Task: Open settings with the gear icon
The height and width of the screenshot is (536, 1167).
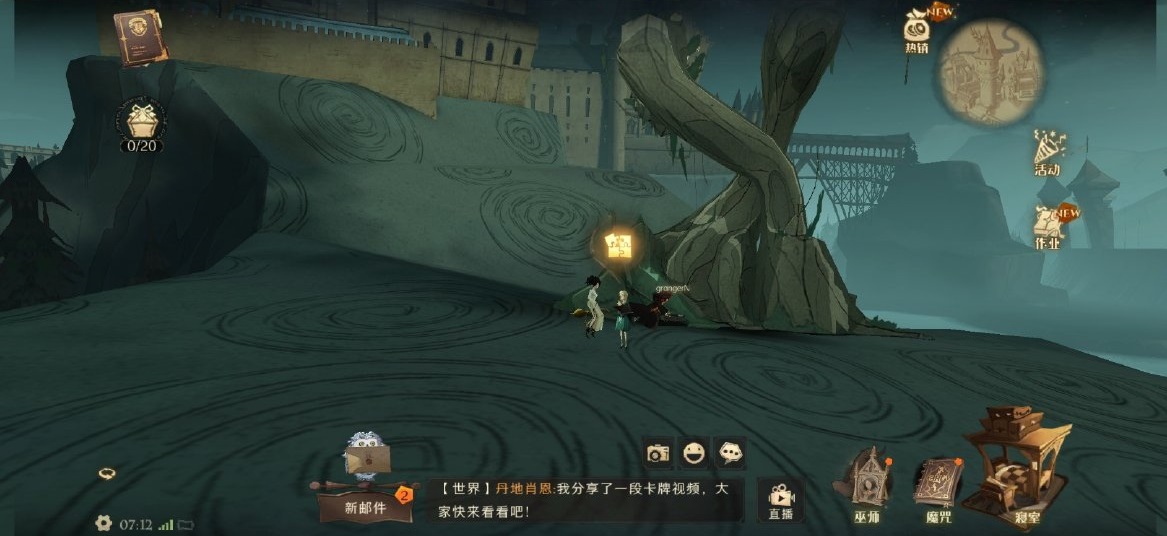Action: point(103,523)
